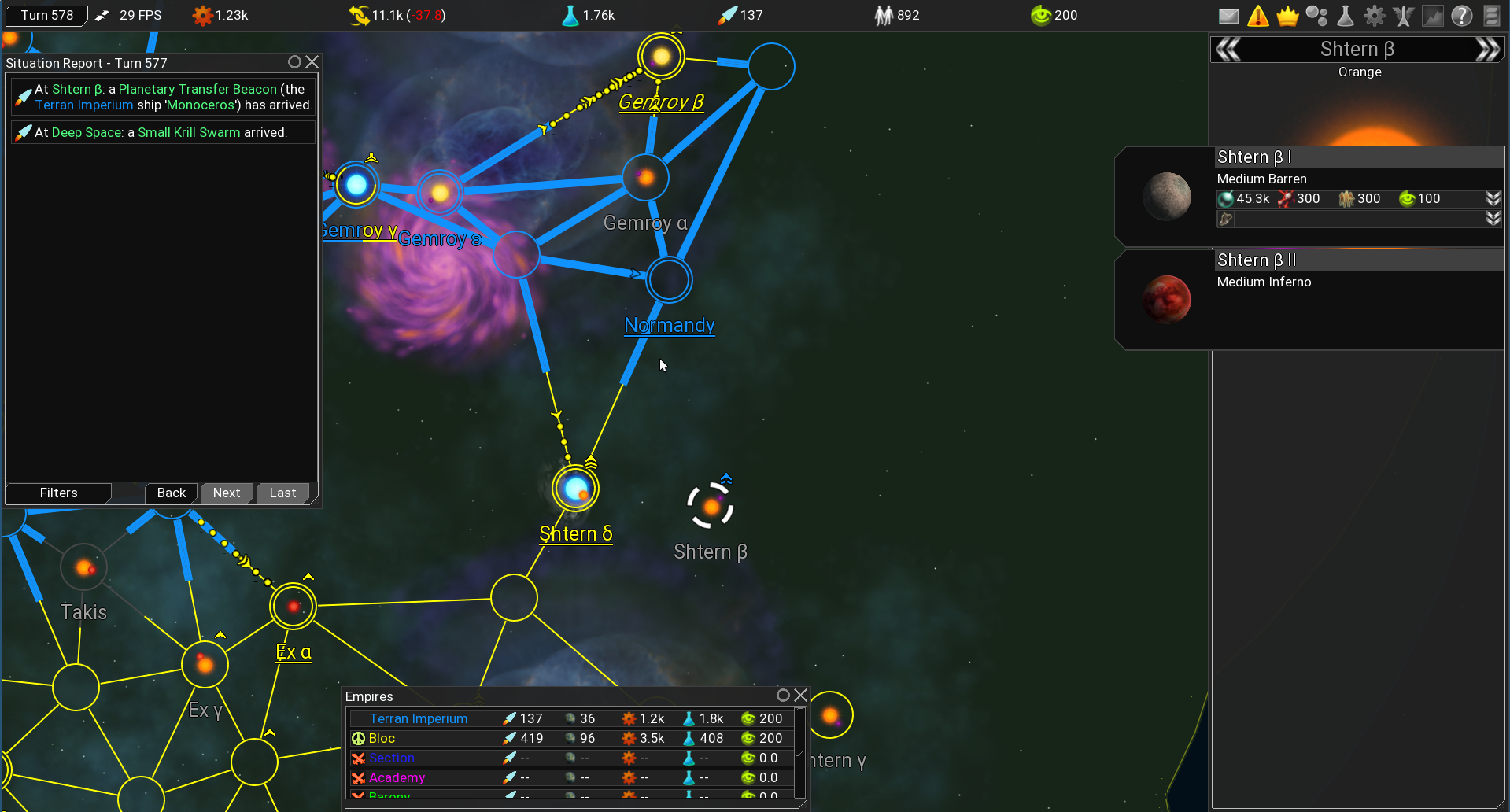The height and width of the screenshot is (812, 1510).
Task: Open the resources overview icon in the top toolbar
Action: tap(1317, 15)
